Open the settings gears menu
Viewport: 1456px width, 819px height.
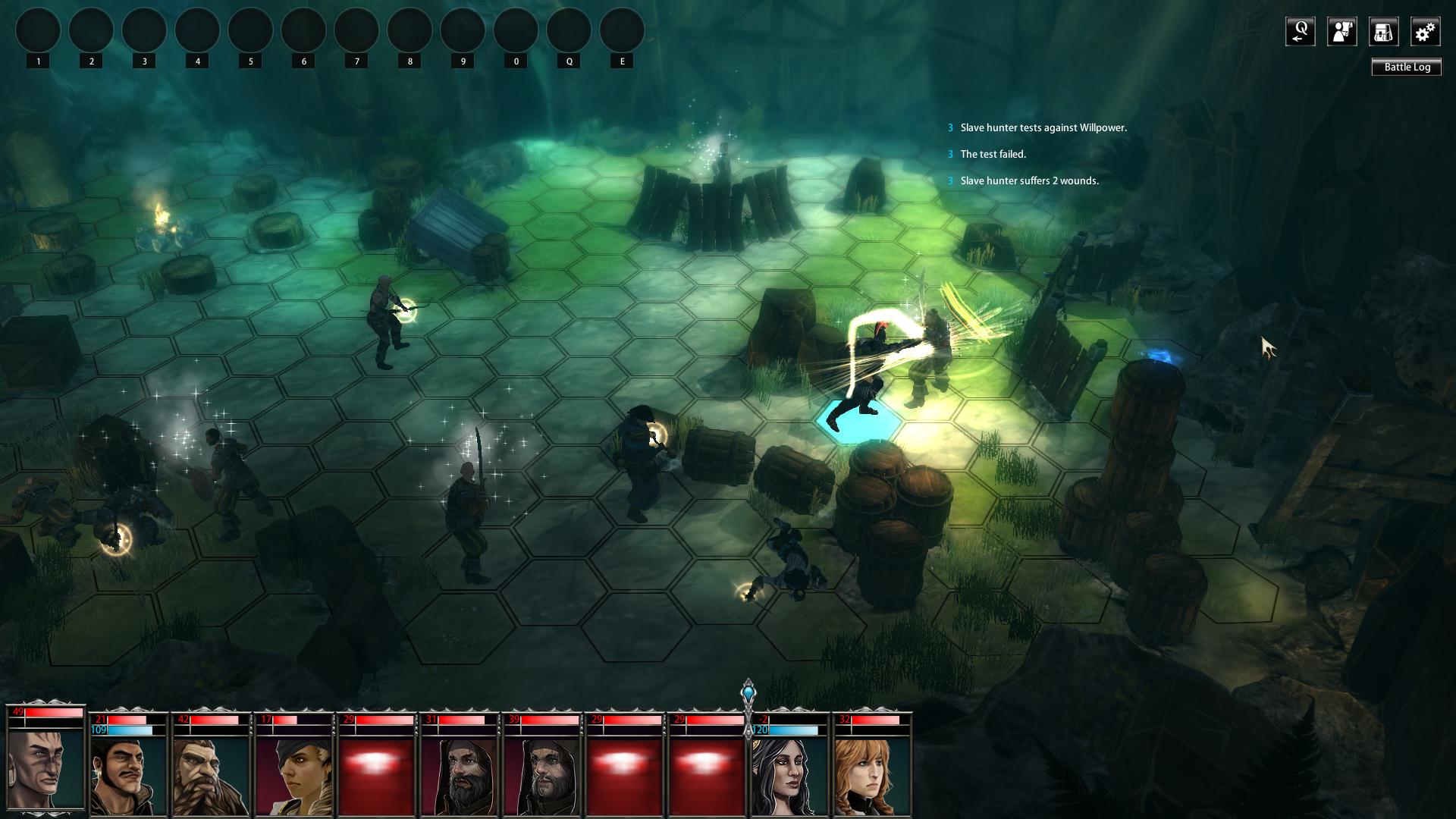coord(1425,32)
